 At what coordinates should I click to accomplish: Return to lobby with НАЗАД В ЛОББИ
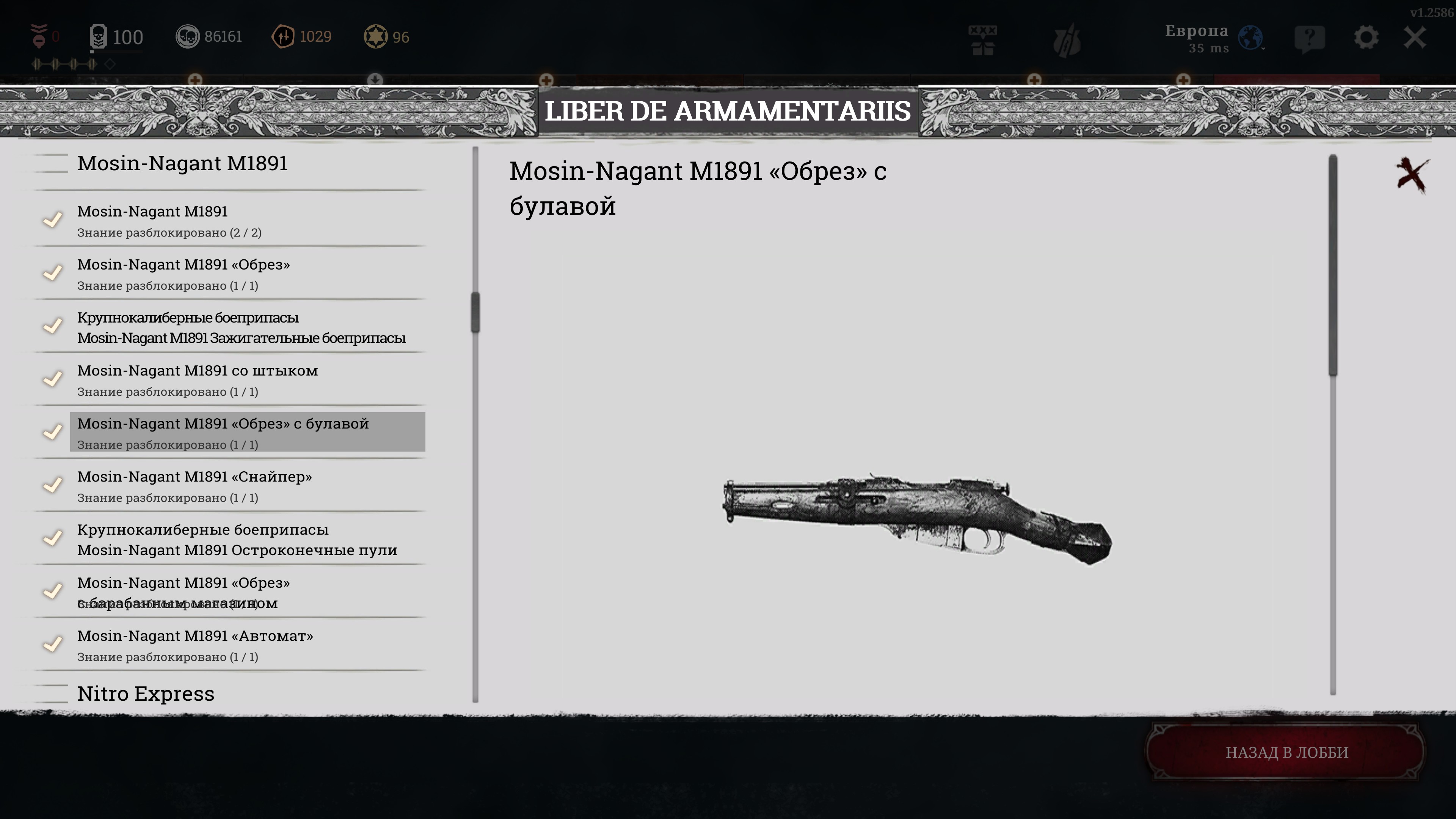(1287, 752)
